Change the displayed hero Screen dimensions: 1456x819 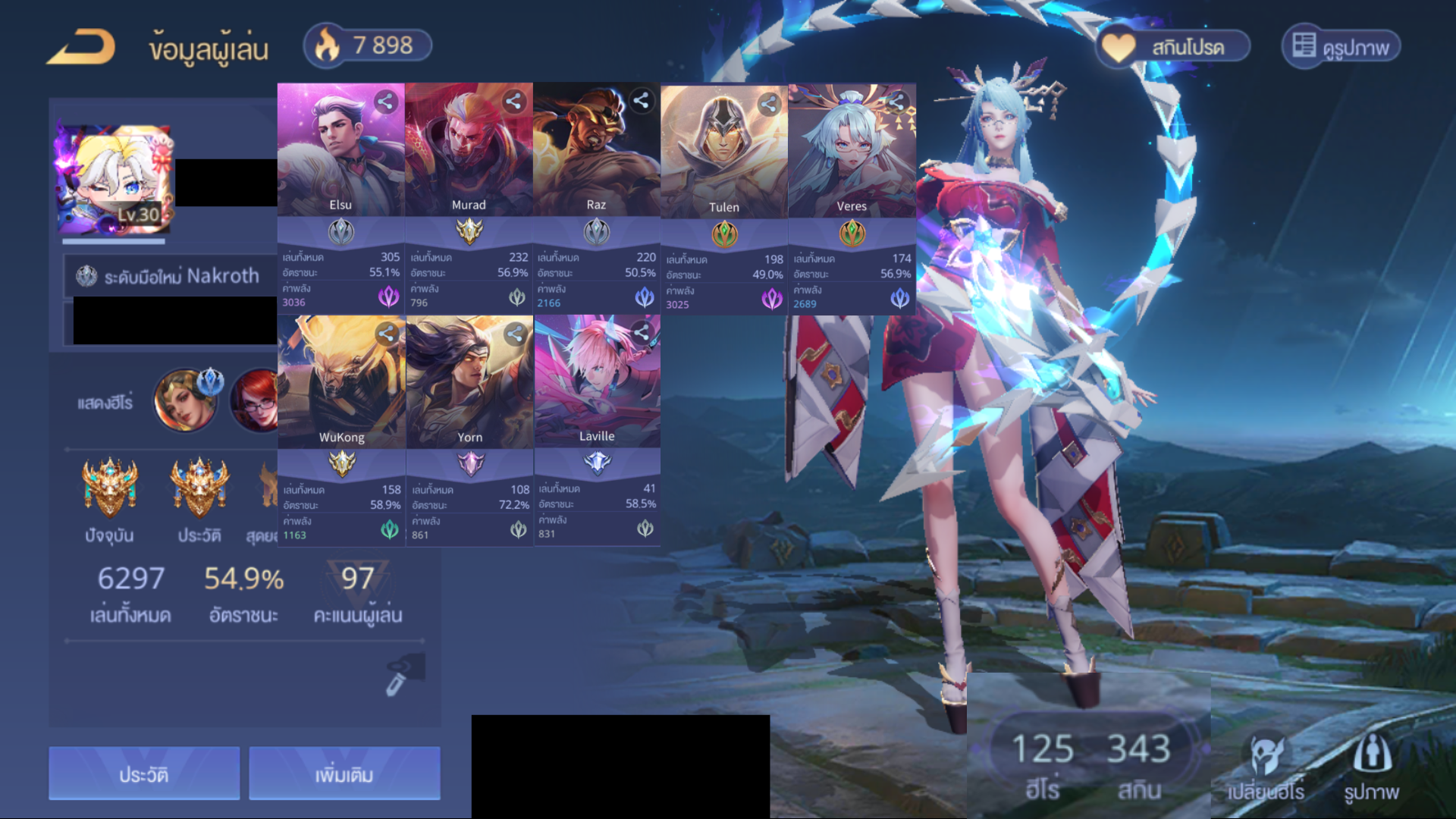[x=1266, y=767]
